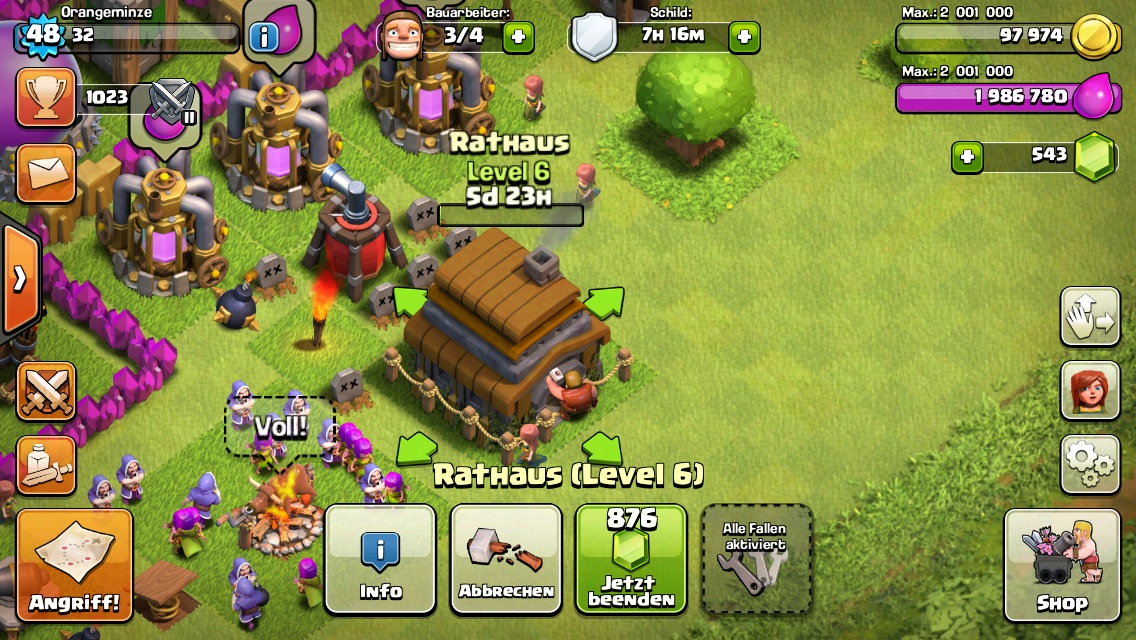Open the settings gears button

point(1090,463)
